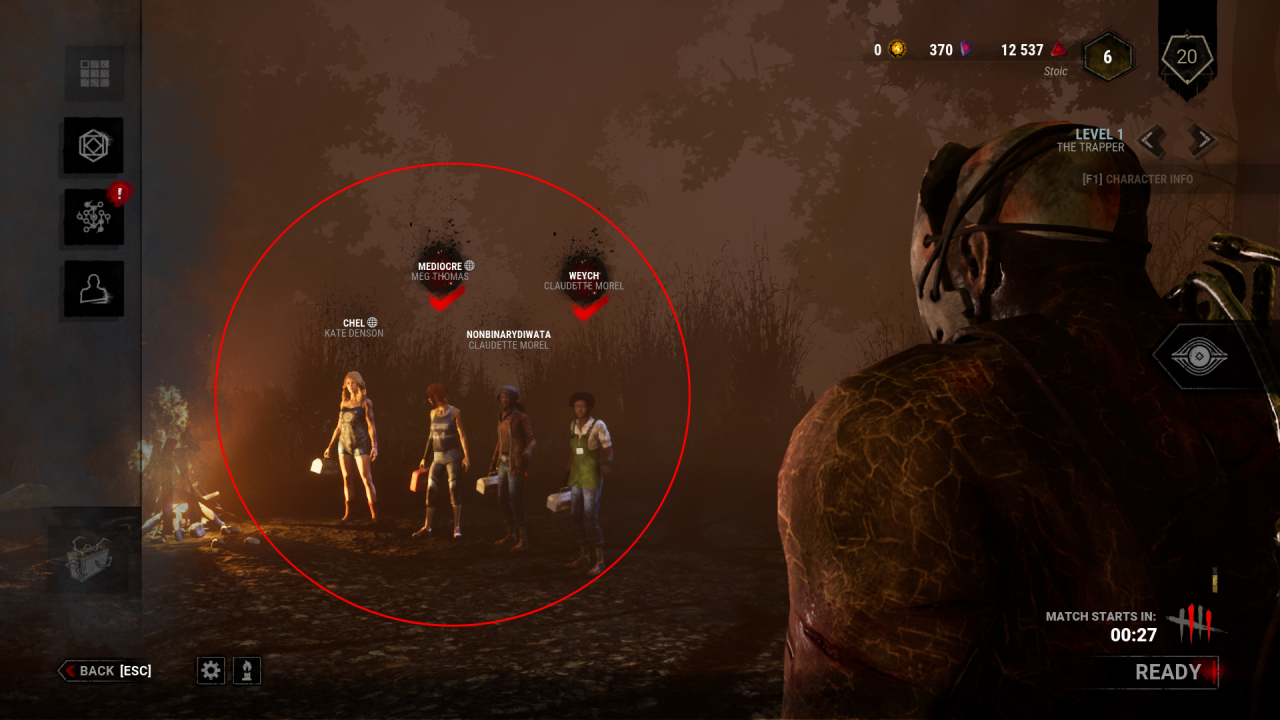
Task: Click the Stoic prestige hexagon showing 6
Action: (x=1106, y=58)
